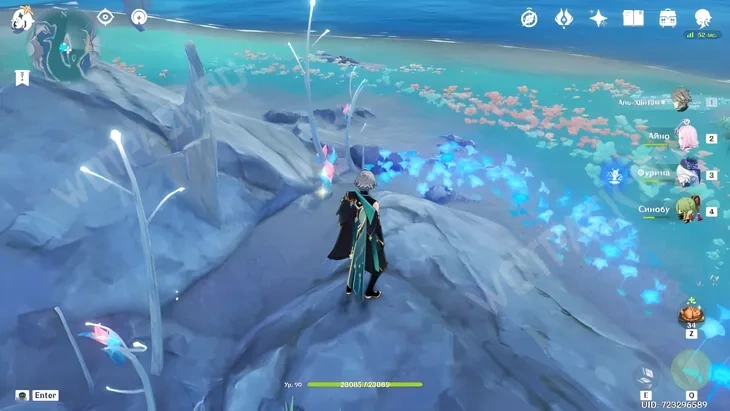The image size is (730, 411).
Task: Switch to party member Фурина
Action: coord(687,174)
